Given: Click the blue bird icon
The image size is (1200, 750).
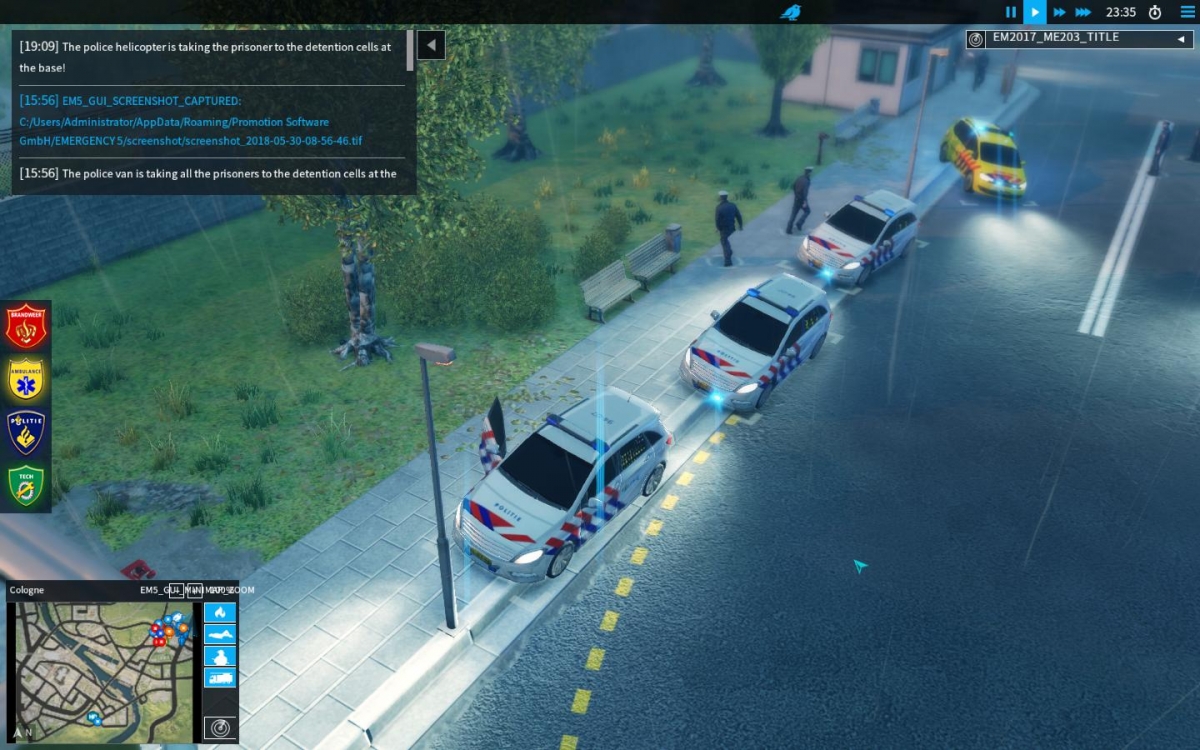Looking at the screenshot, I should (x=791, y=12).
